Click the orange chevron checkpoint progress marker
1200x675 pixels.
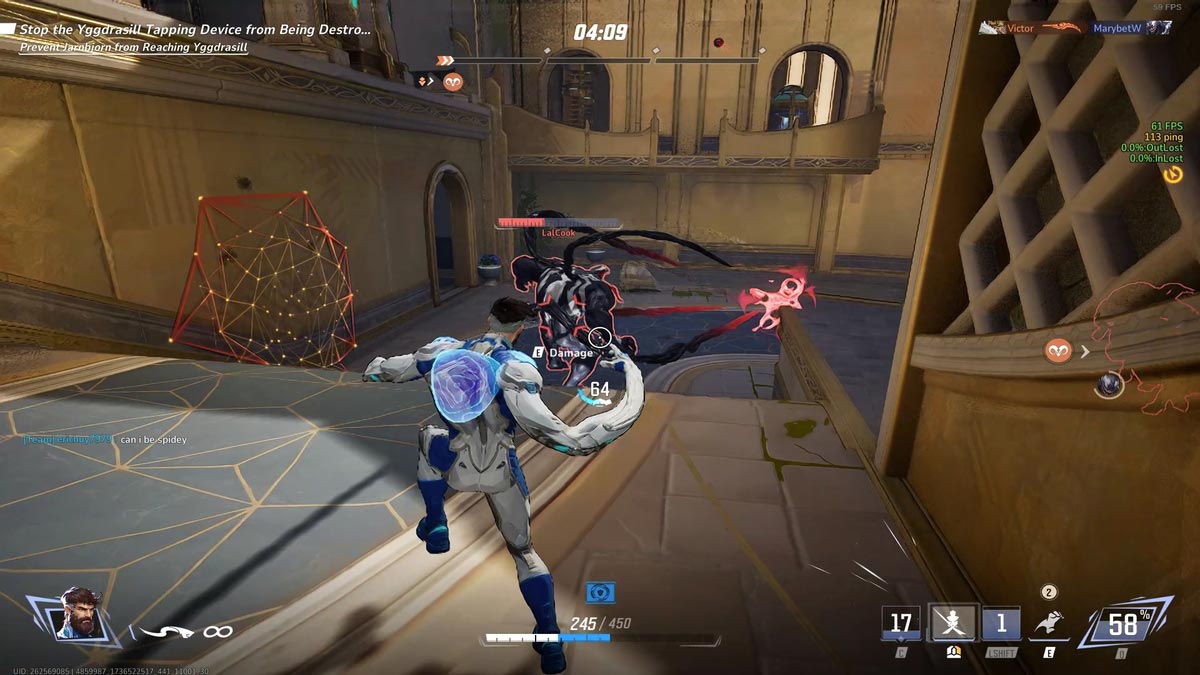pyautogui.click(x=446, y=61)
